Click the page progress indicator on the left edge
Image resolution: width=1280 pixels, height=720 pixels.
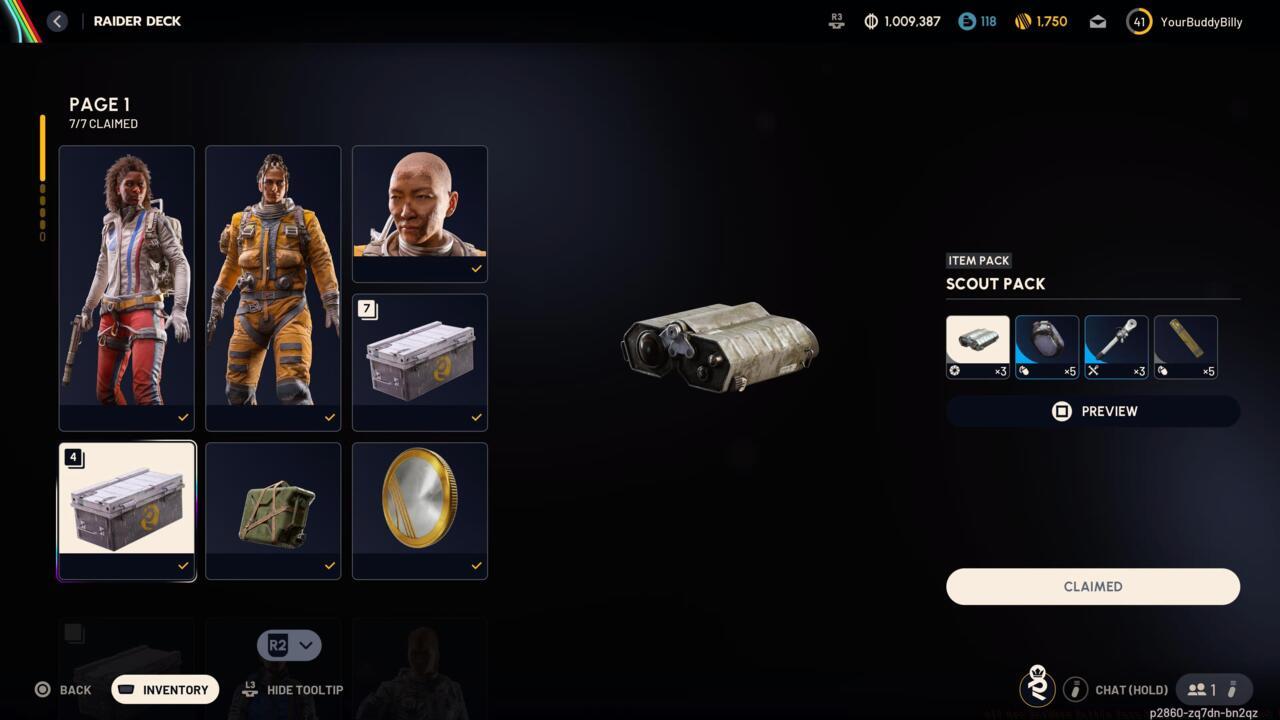(x=42, y=180)
